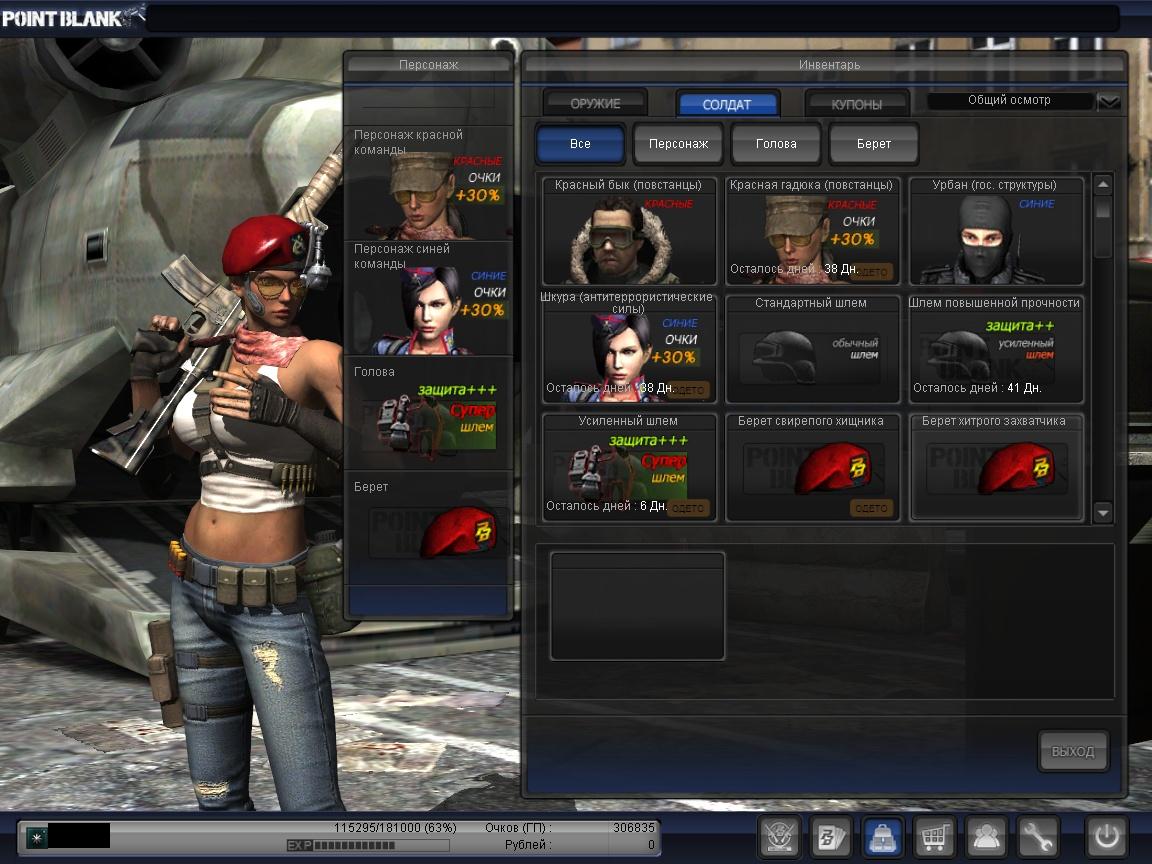Choose the Стандартный шлем helmet
Screen dimensions: 1152x864
[x=813, y=350]
